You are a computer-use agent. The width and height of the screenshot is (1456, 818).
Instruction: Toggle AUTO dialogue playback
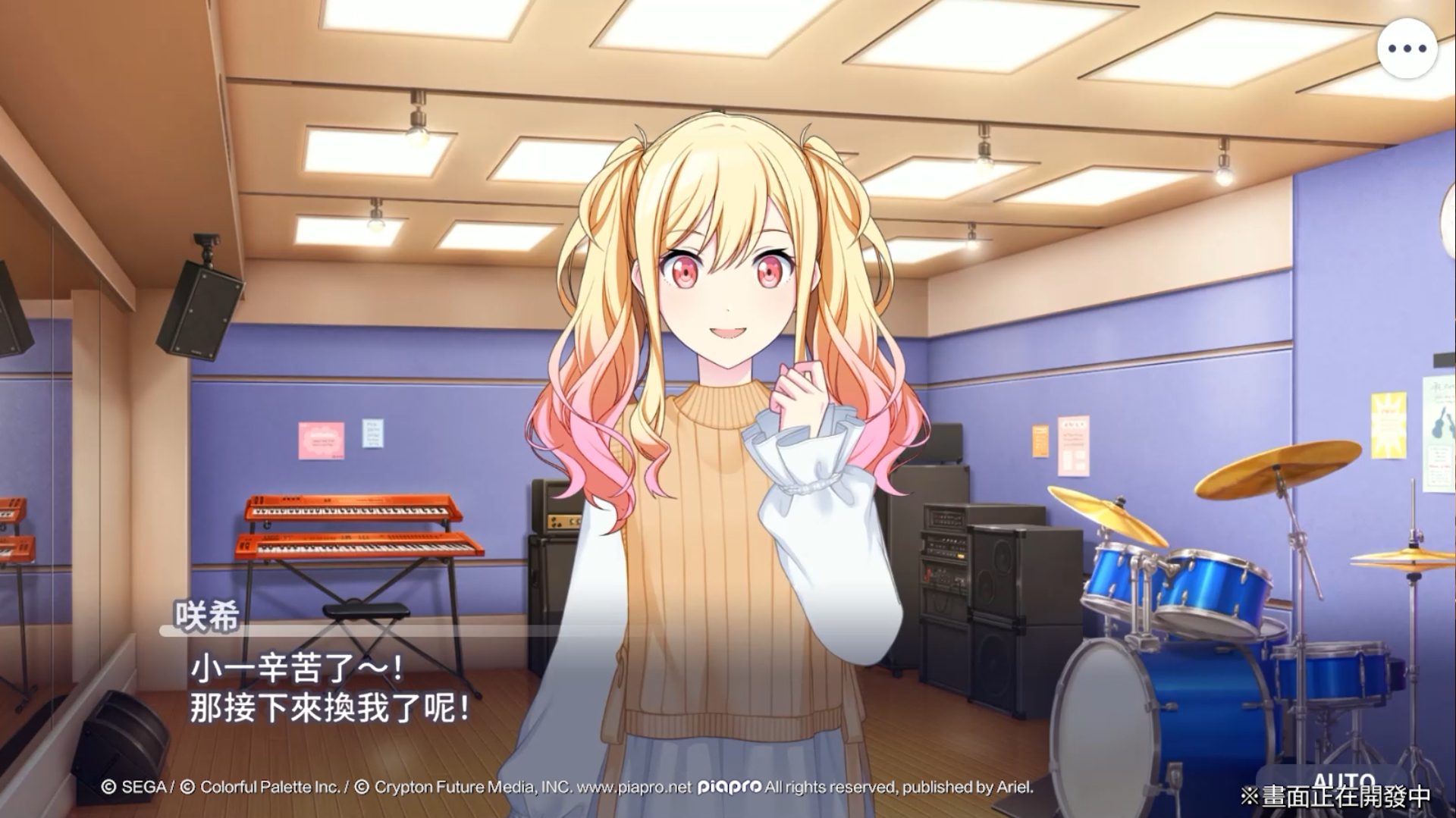click(x=1343, y=781)
